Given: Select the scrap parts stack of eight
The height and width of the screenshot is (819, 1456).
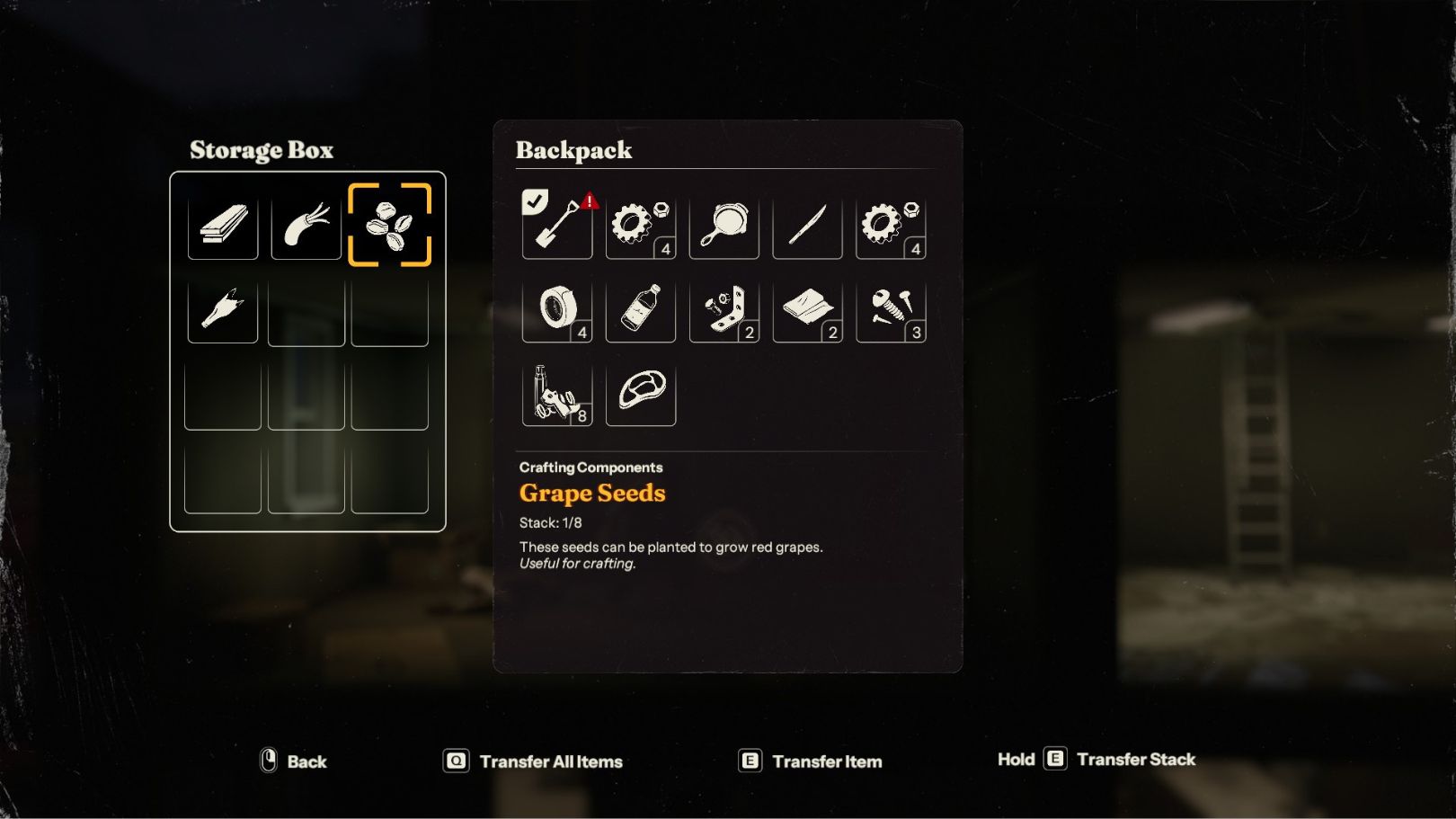Looking at the screenshot, I should (x=557, y=392).
